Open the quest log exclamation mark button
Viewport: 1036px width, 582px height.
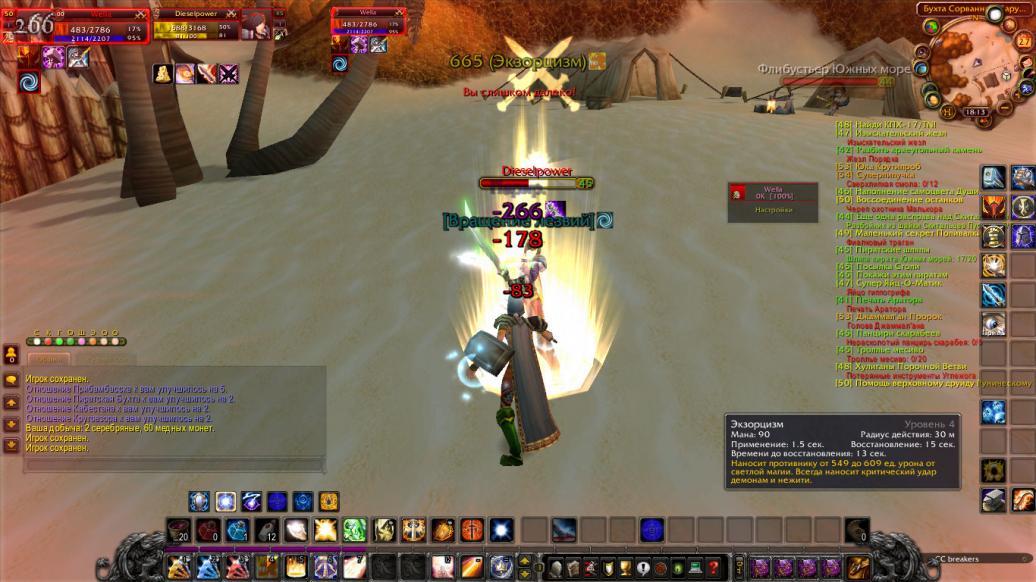641,565
